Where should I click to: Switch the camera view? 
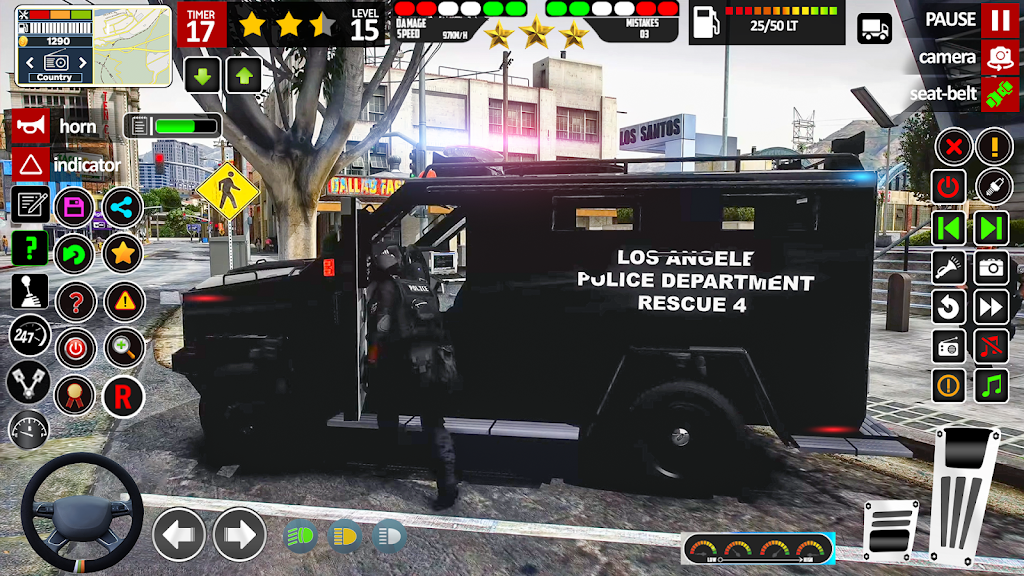click(x=999, y=57)
